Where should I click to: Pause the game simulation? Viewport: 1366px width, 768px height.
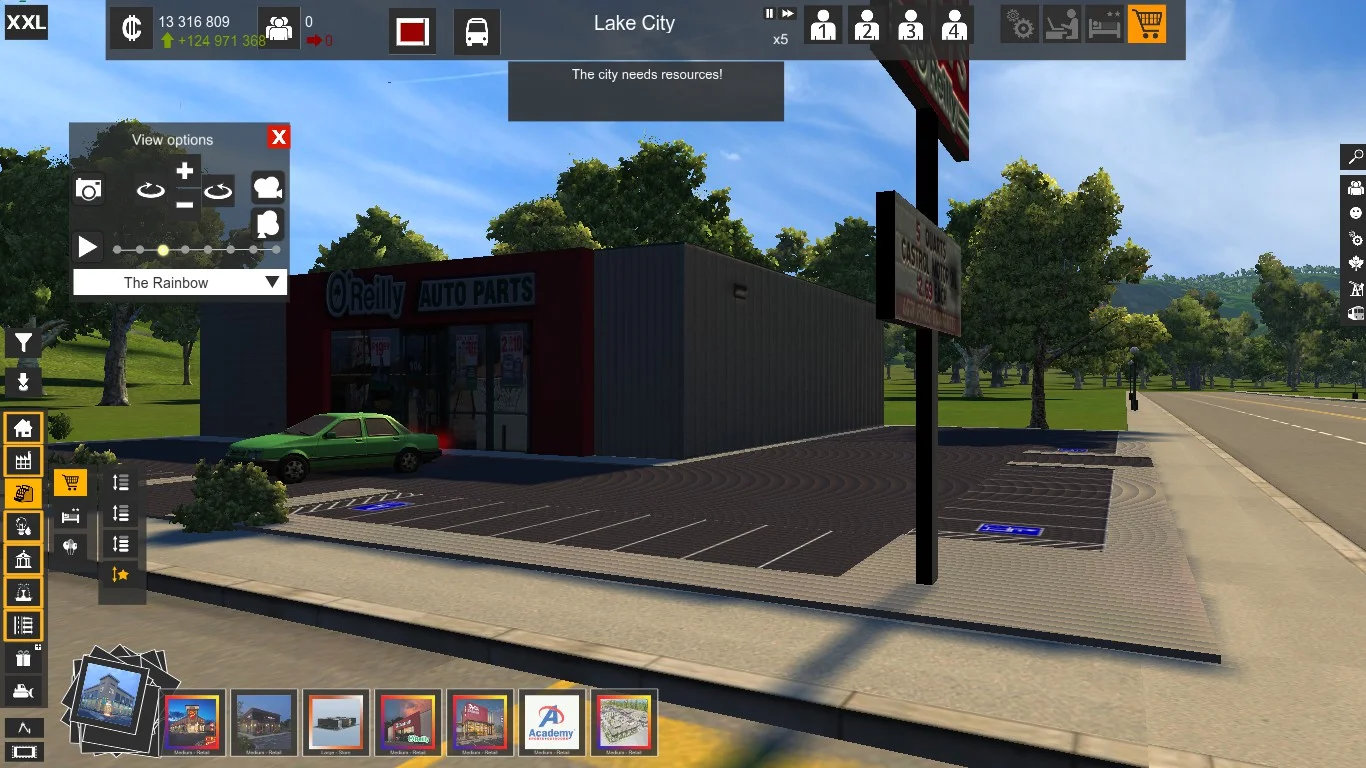769,14
